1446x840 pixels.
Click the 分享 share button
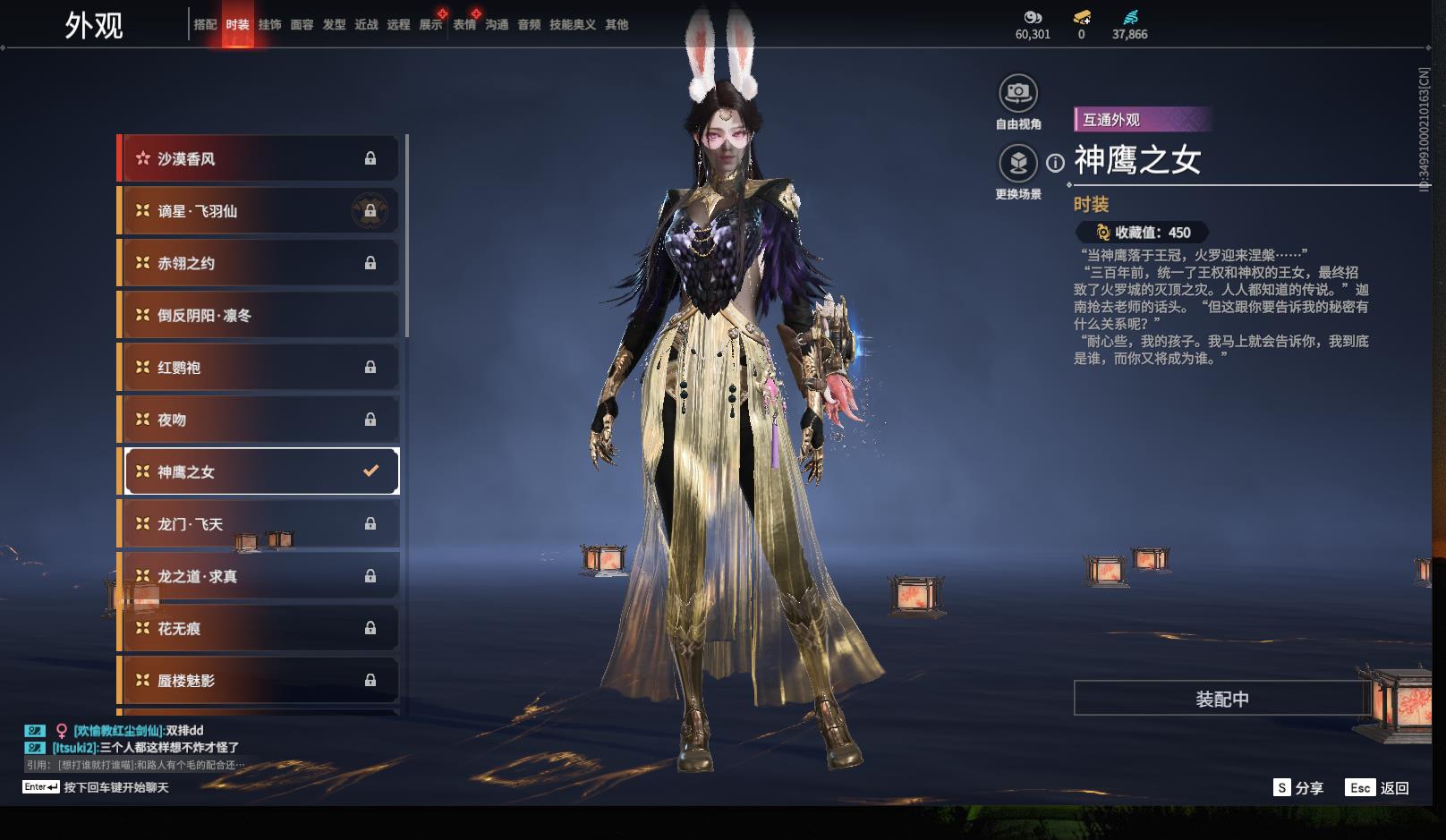(x=1298, y=788)
